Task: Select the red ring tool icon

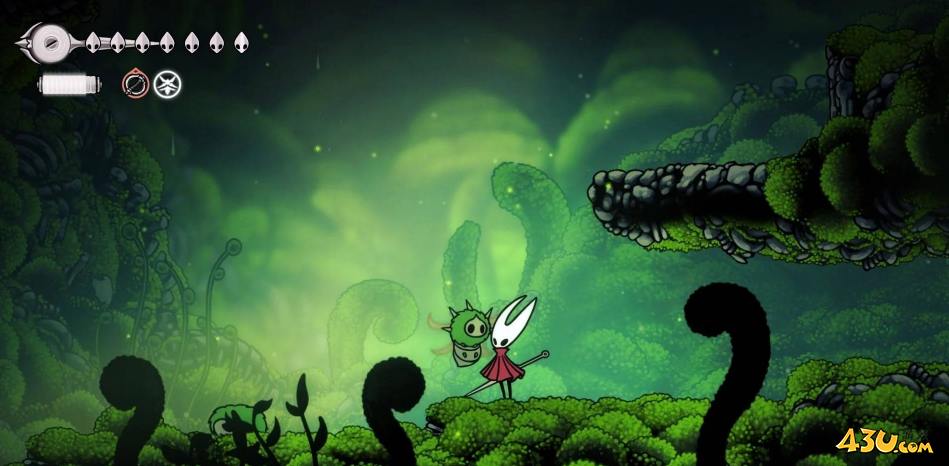Action: (135, 84)
